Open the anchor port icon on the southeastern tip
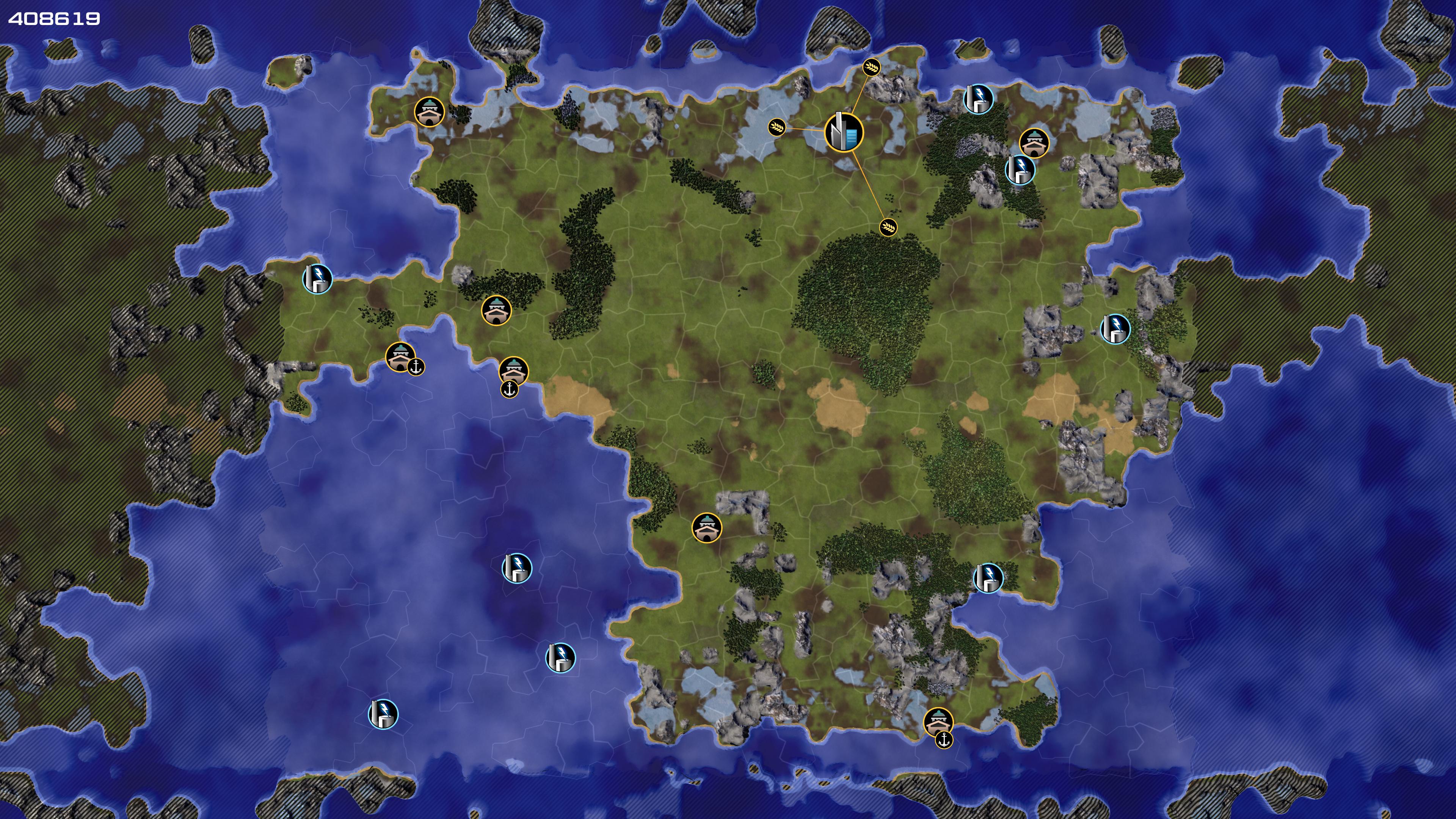The height and width of the screenshot is (819, 1456). pos(943,739)
